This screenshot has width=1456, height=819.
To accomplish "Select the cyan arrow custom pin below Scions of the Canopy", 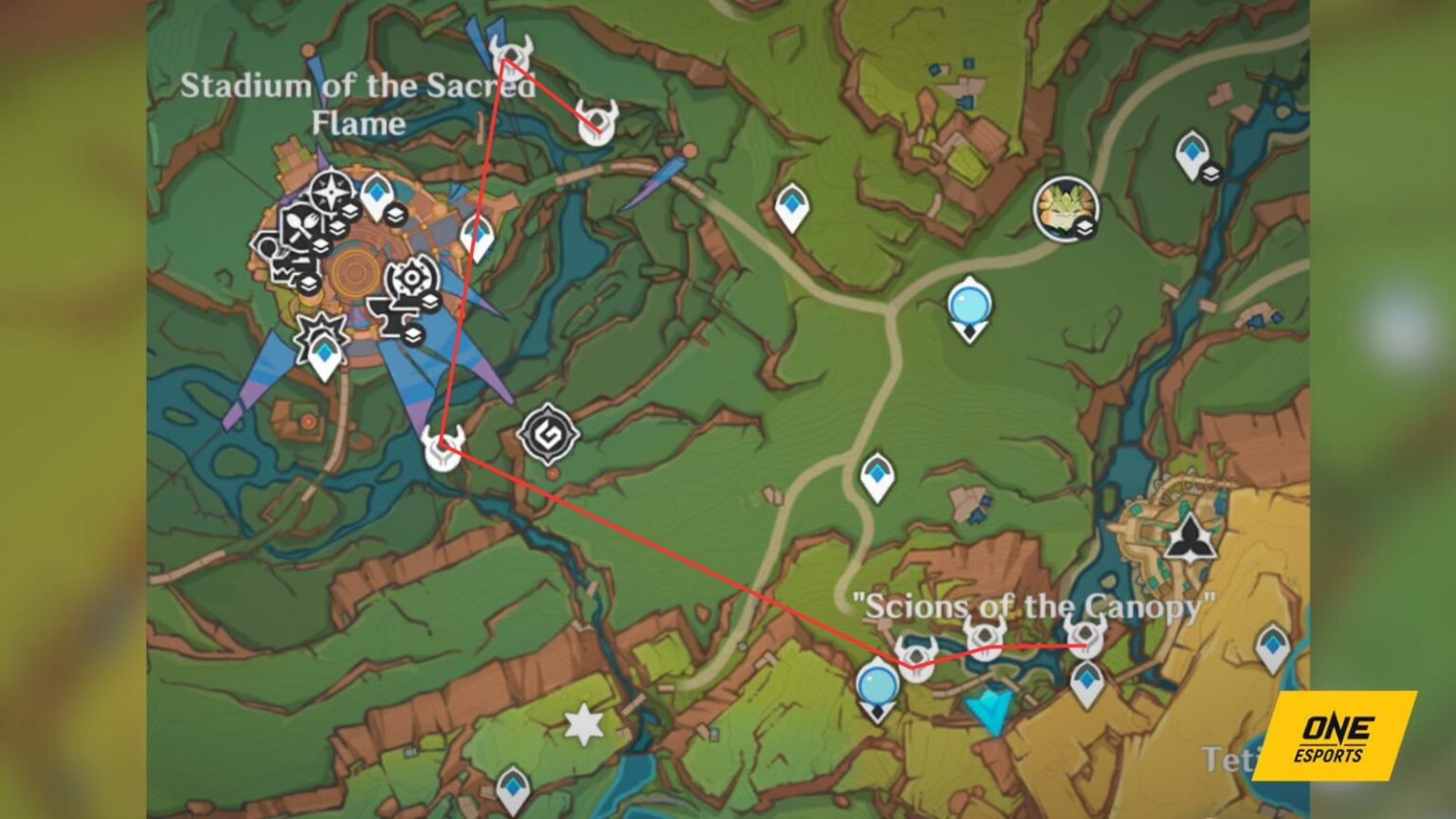I will pos(989,707).
